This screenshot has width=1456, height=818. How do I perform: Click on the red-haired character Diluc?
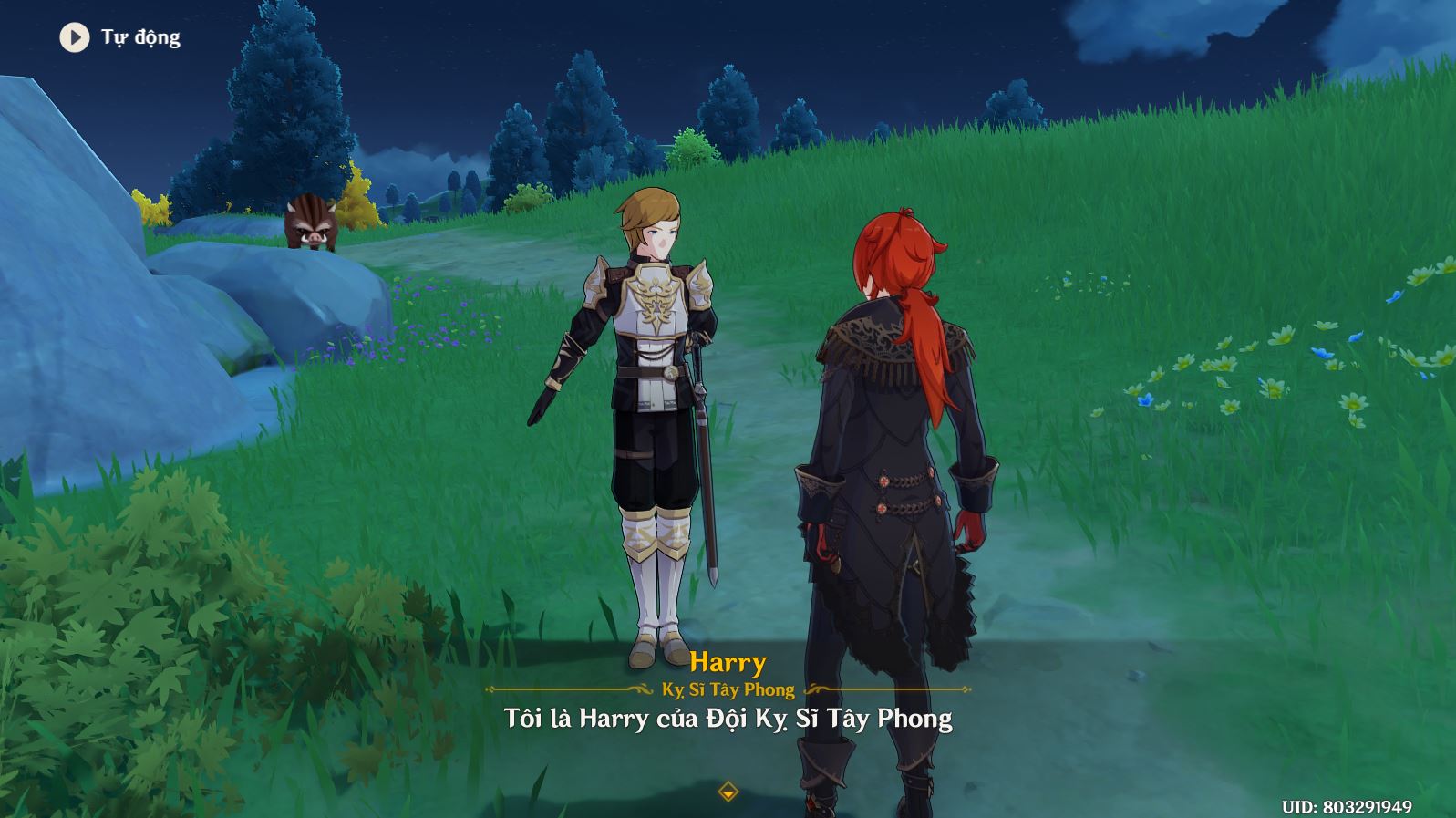click(x=893, y=456)
